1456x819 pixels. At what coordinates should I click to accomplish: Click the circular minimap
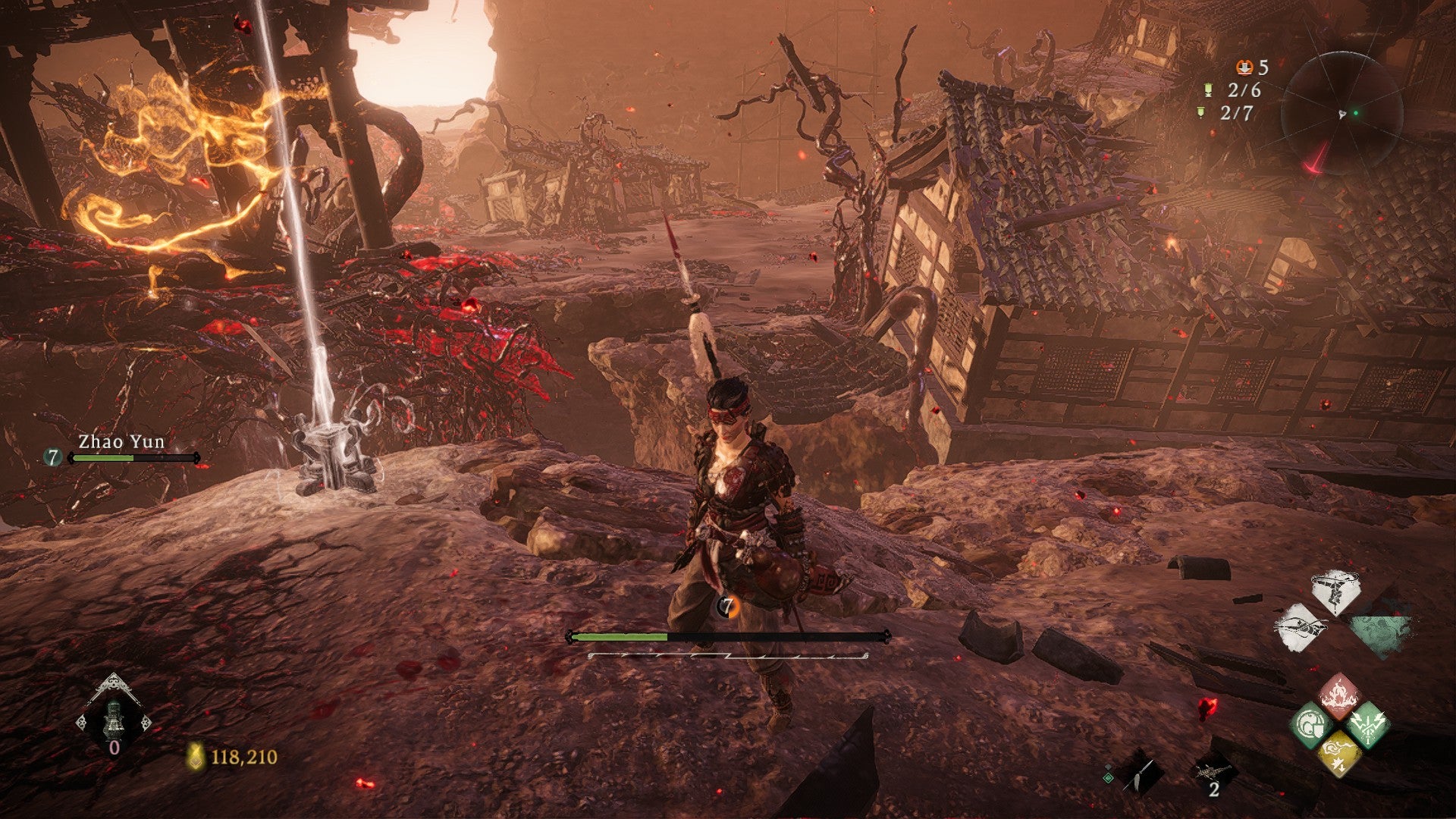1341,112
